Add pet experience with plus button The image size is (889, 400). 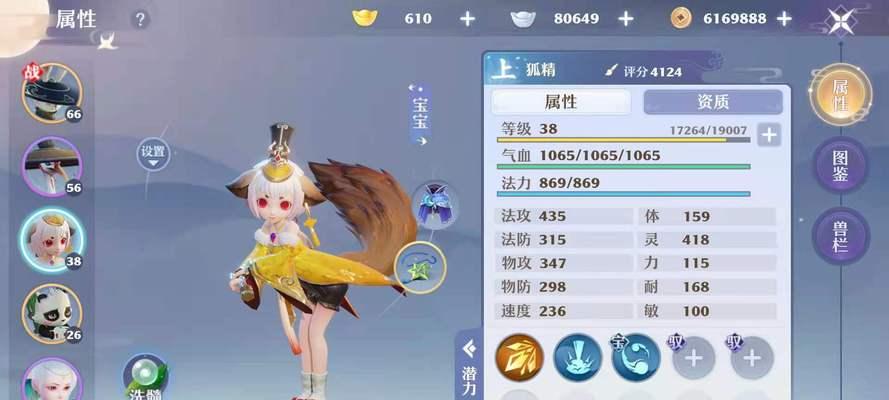point(768,135)
